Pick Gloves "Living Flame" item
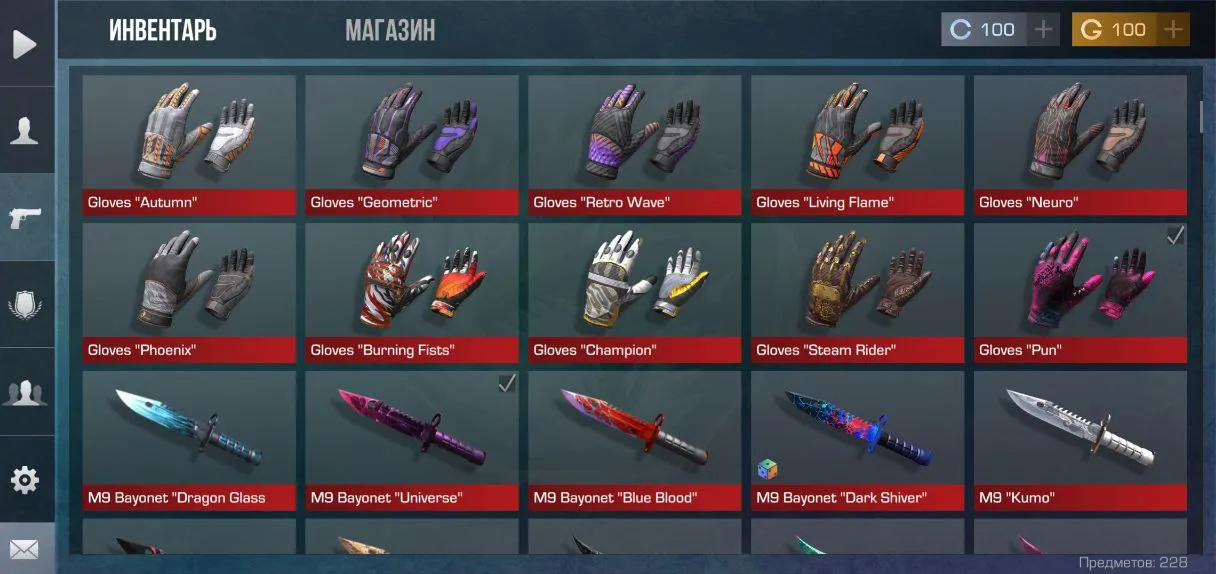This screenshot has width=1216, height=574. (858, 145)
